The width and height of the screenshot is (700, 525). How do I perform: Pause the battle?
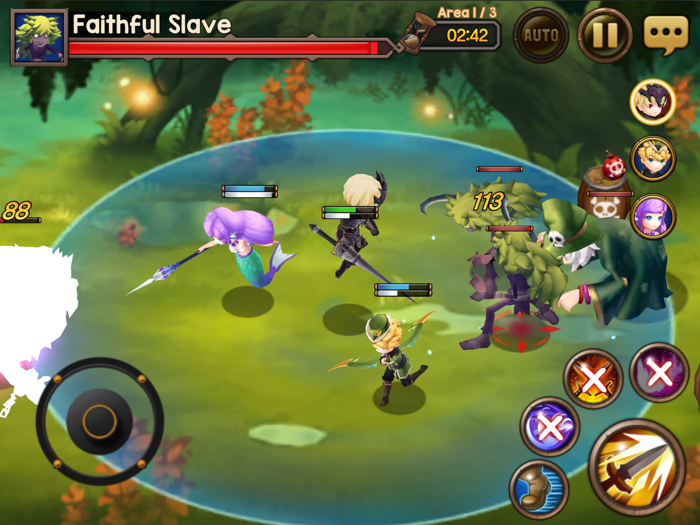pos(605,36)
